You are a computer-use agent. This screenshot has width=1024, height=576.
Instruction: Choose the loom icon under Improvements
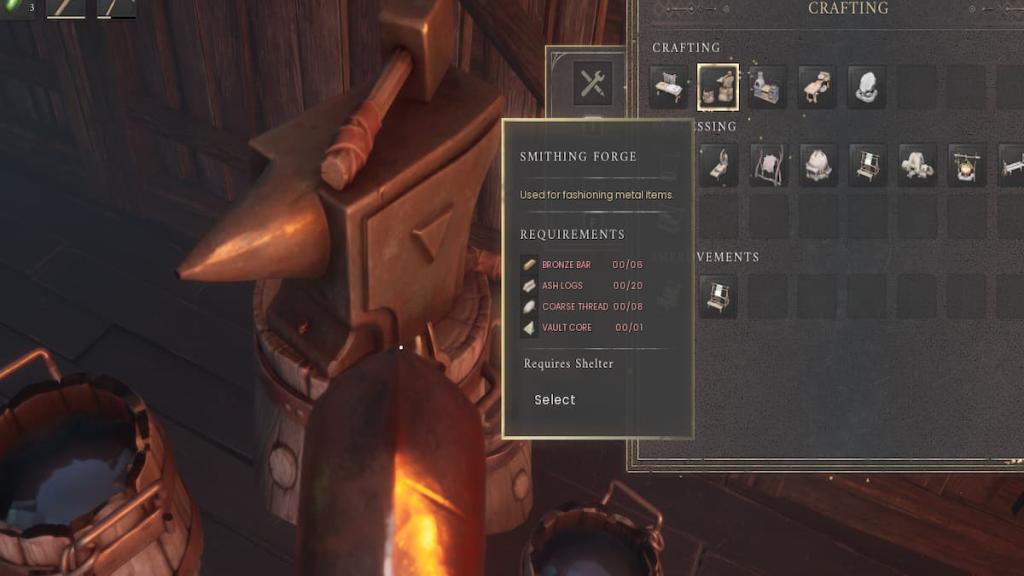(x=719, y=296)
